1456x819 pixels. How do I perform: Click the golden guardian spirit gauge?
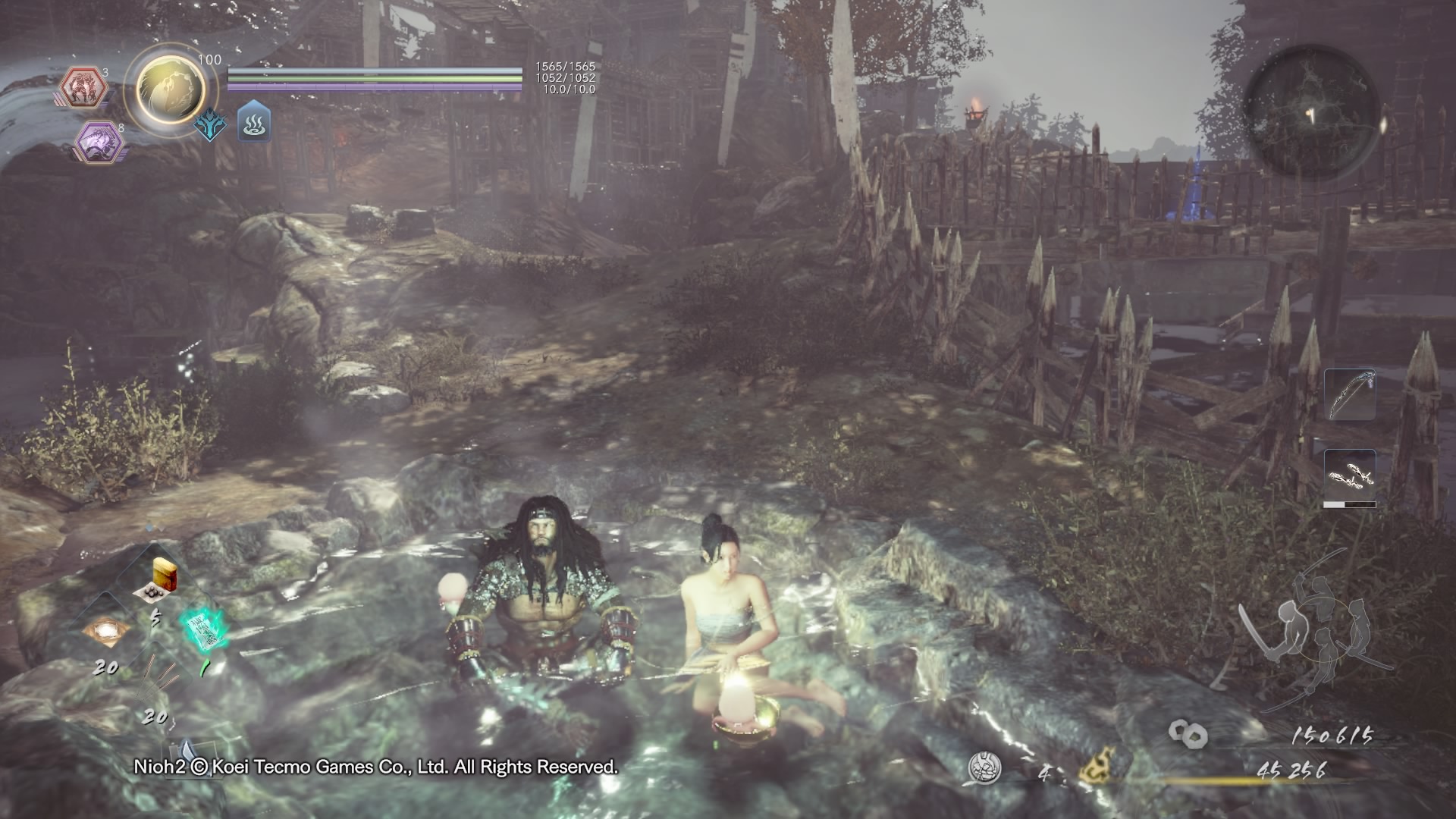[x=170, y=87]
